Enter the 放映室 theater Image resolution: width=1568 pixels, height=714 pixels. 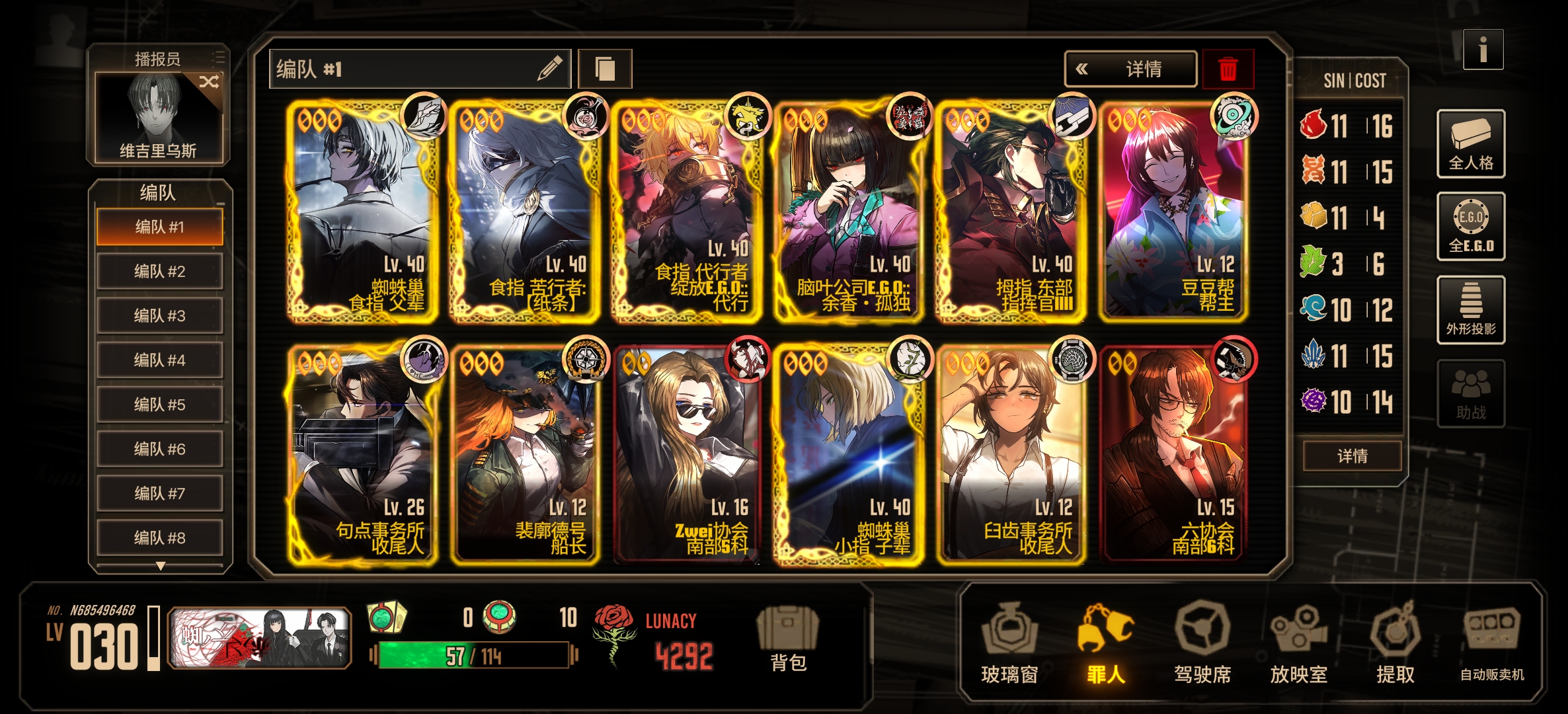(x=1299, y=643)
